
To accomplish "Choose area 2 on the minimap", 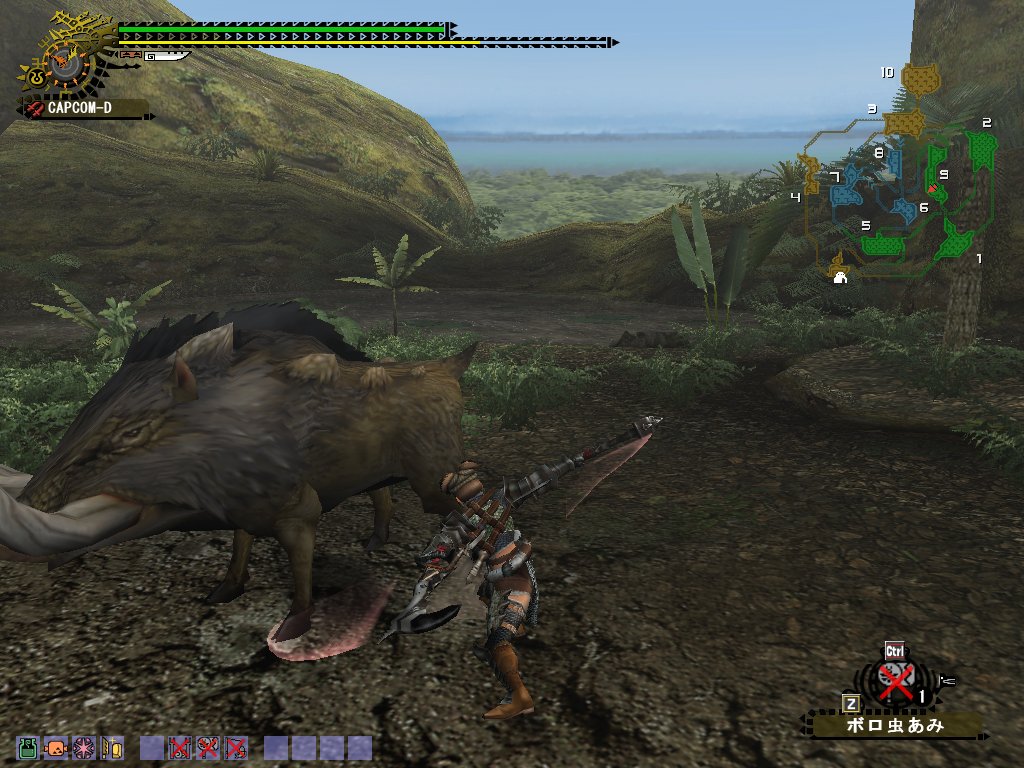I will 982,150.
